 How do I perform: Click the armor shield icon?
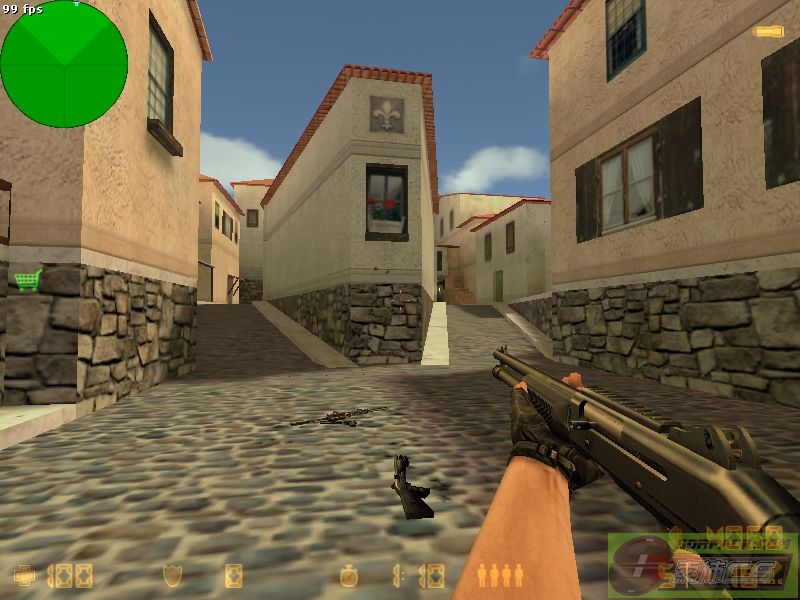click(x=172, y=575)
